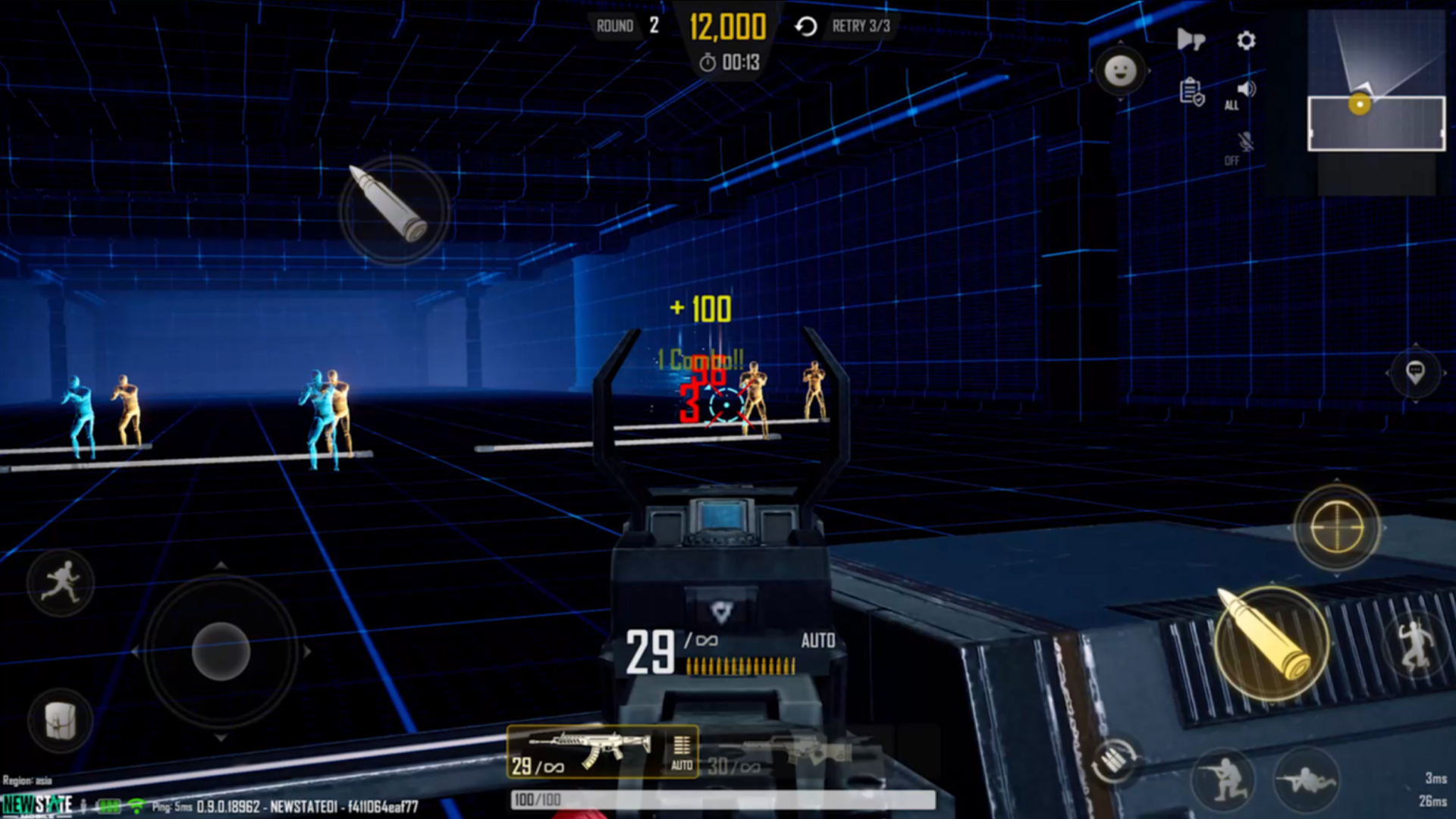The image size is (1456, 819).
Task: Tap the megaphone icon
Action: (1191, 39)
